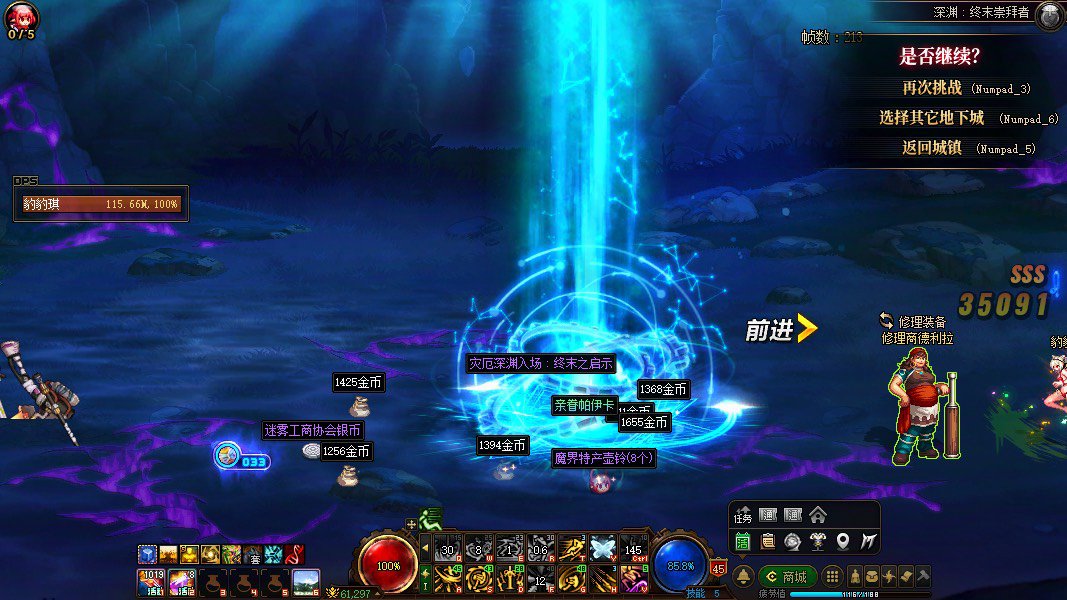Open the 商城 shop button
Viewport: 1067px width, 600px height.
(788, 577)
